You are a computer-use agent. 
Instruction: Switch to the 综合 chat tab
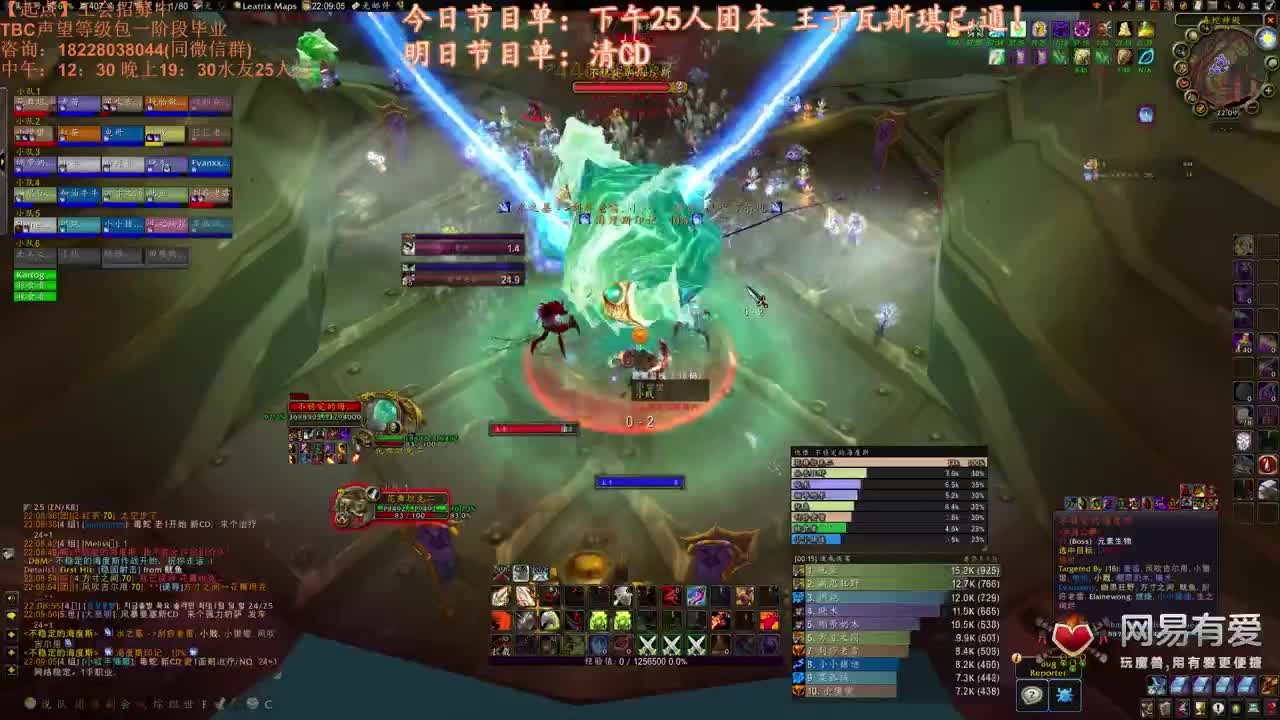click(44, 703)
